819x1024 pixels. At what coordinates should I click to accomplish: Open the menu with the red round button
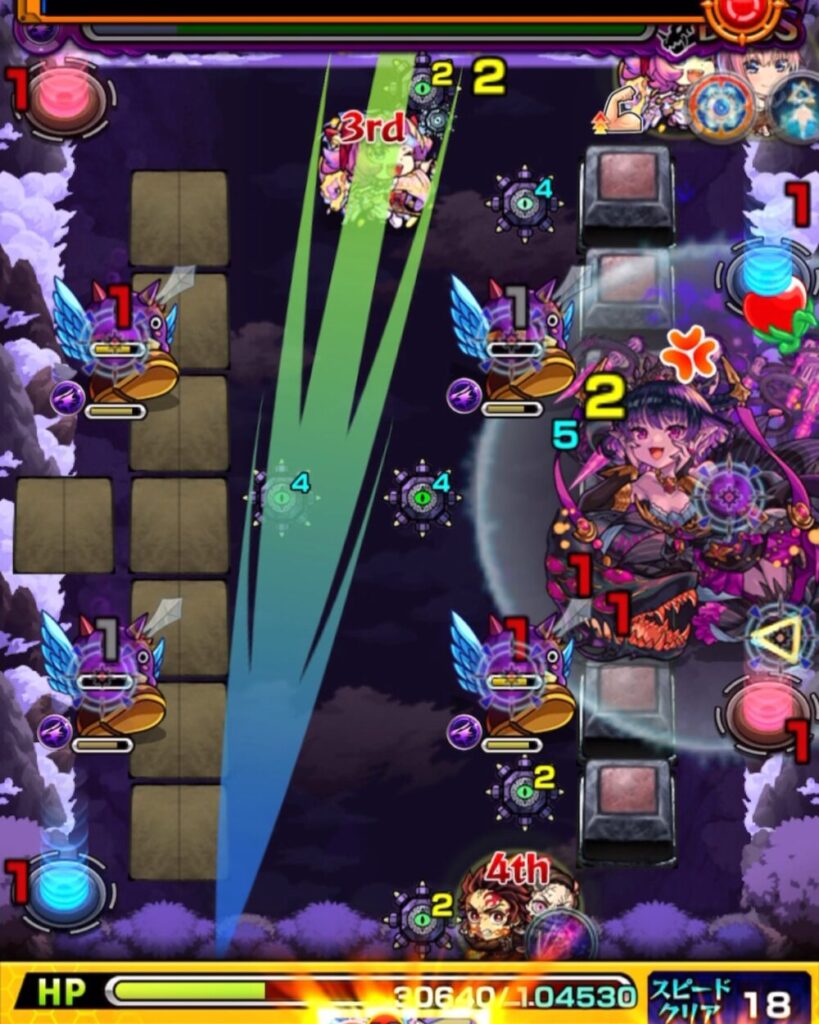point(742,16)
